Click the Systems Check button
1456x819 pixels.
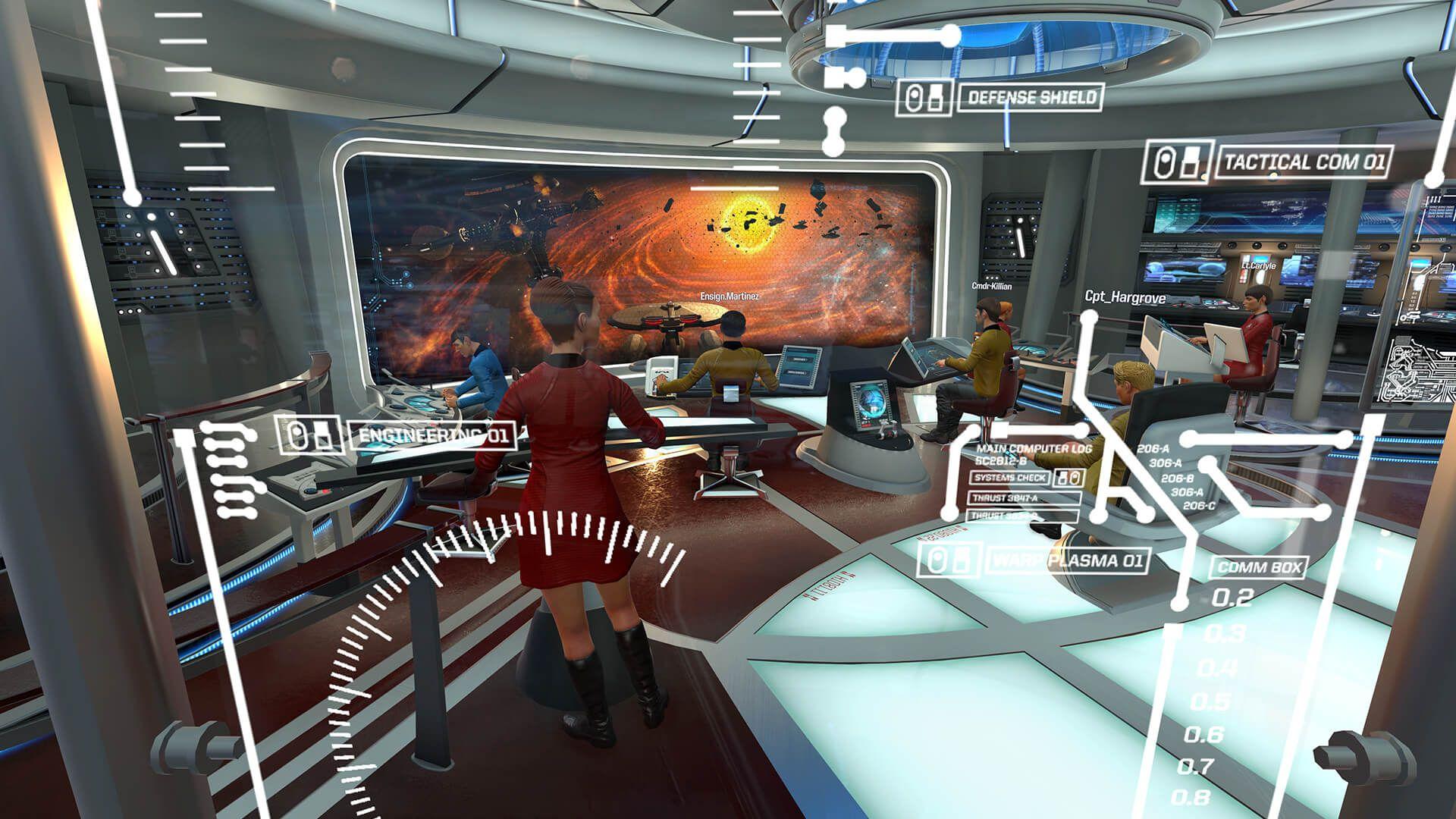pyautogui.click(x=1010, y=478)
